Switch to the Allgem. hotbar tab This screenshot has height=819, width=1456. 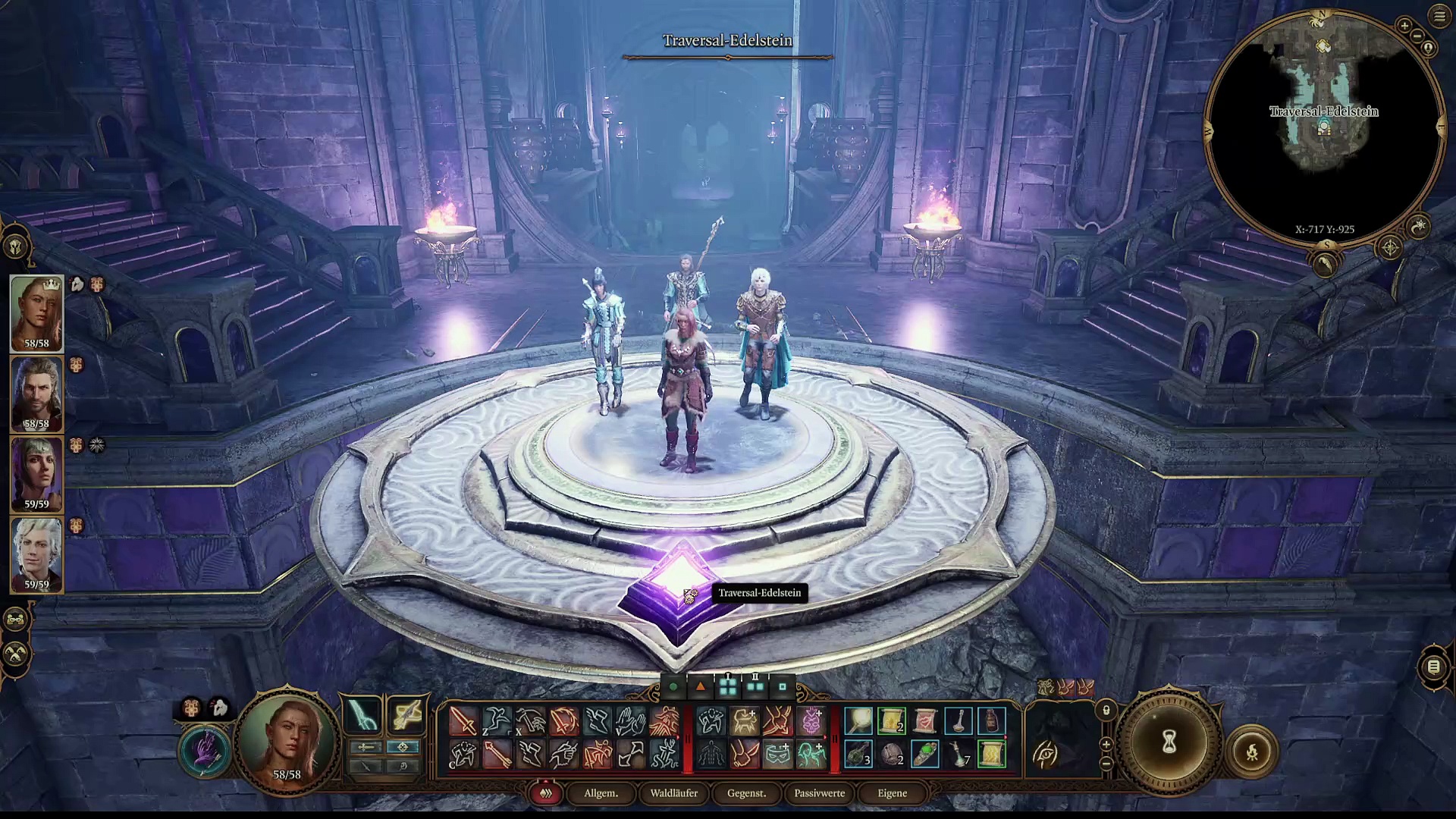pyautogui.click(x=601, y=793)
